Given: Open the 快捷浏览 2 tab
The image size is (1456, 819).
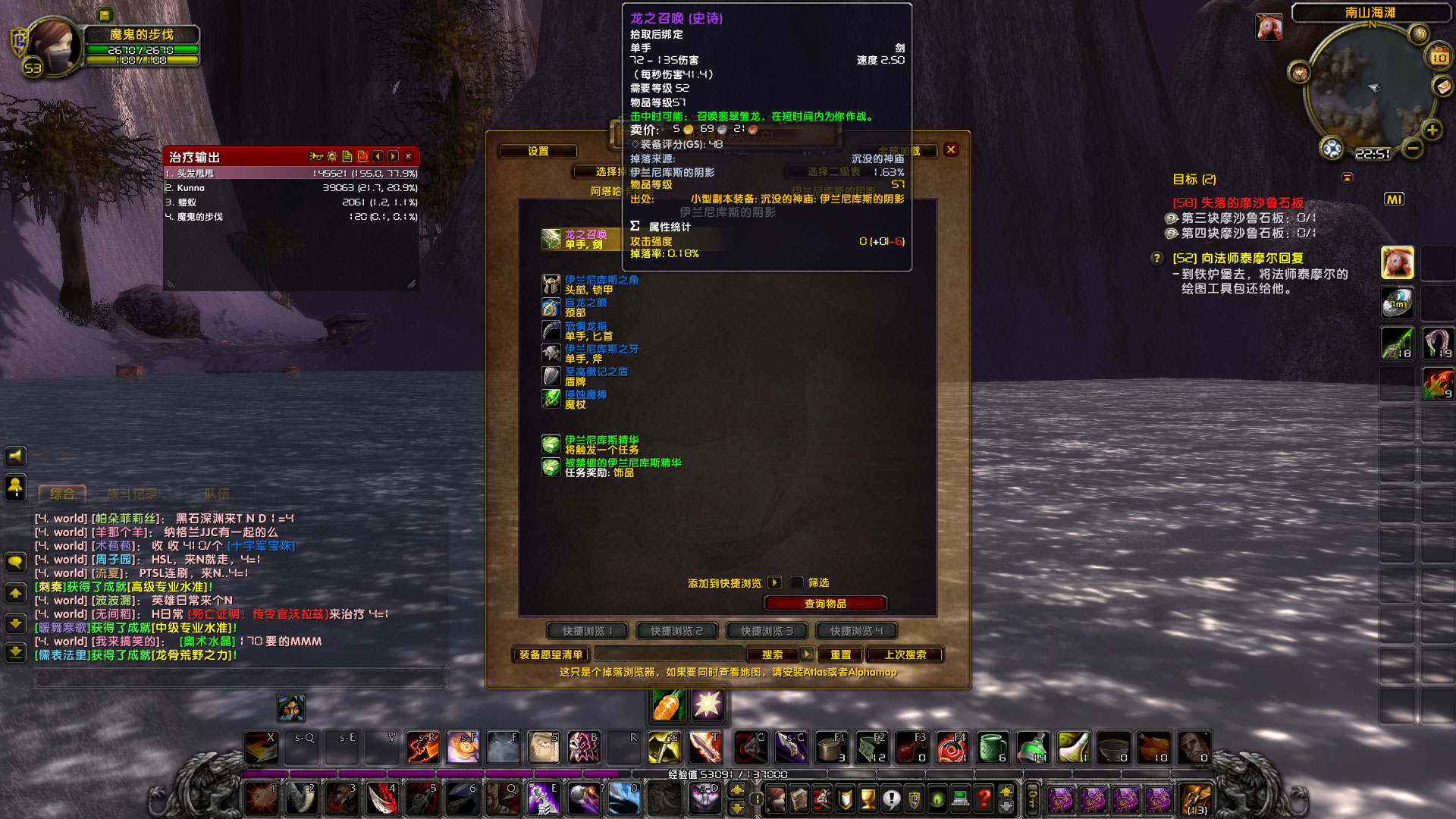Looking at the screenshot, I should [676, 630].
